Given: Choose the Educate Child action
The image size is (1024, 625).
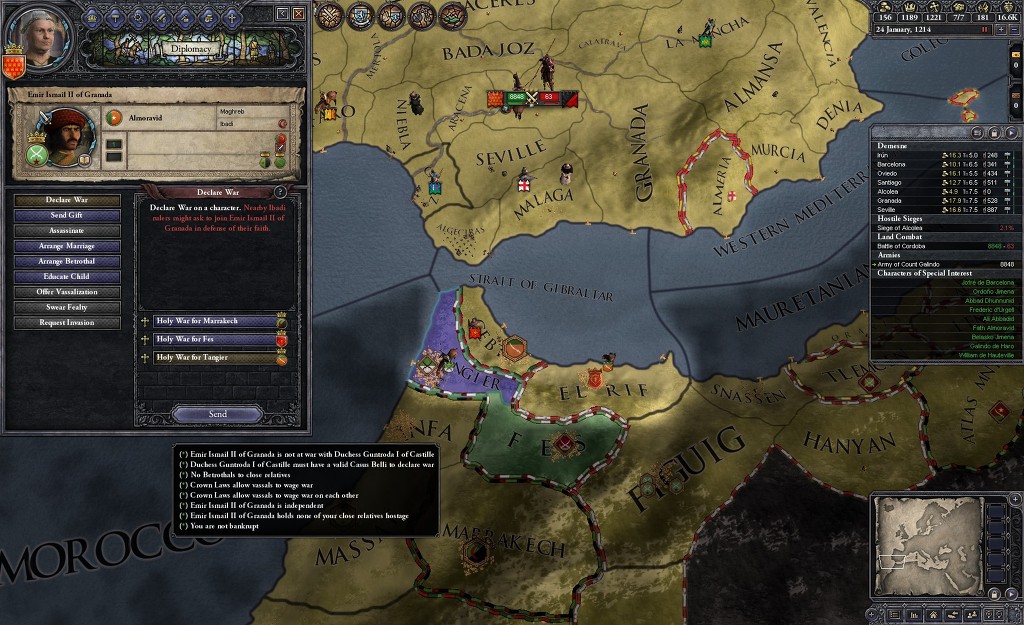Looking at the screenshot, I should (x=67, y=277).
